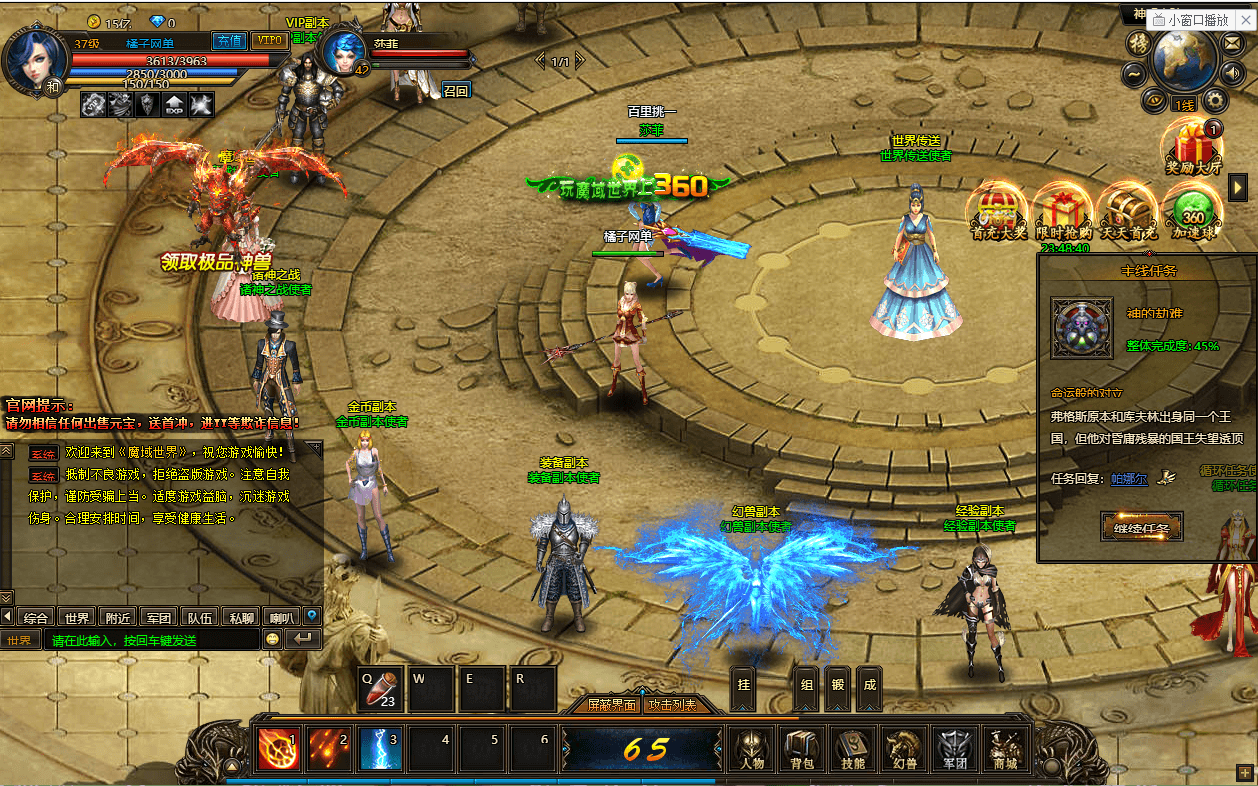
Task: Activate the lightning skill in slot 3
Action: point(380,749)
